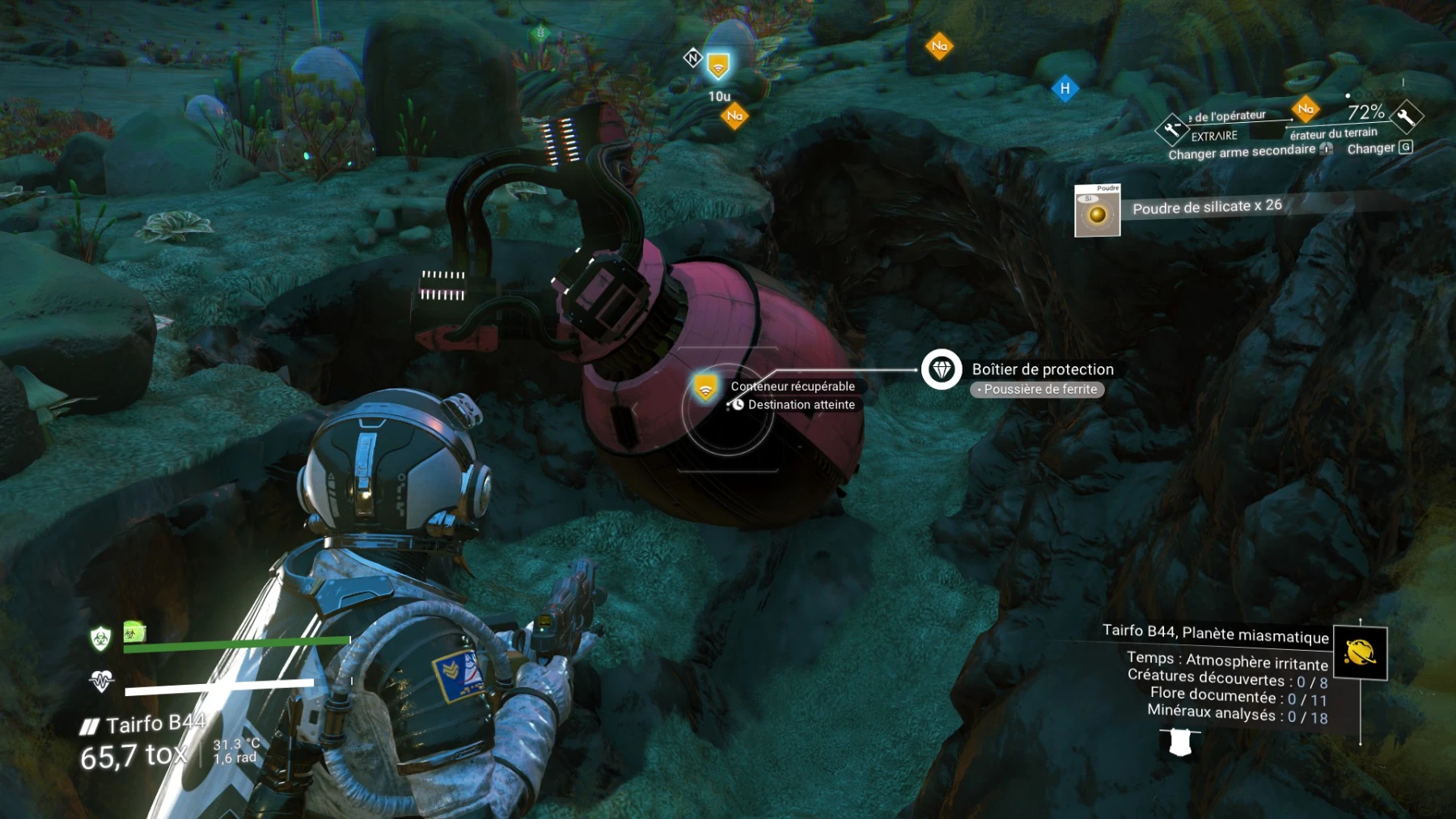Expand the Poussière de ferrite requirement tag
Screen dimensions: 1456x819
(x=1037, y=390)
